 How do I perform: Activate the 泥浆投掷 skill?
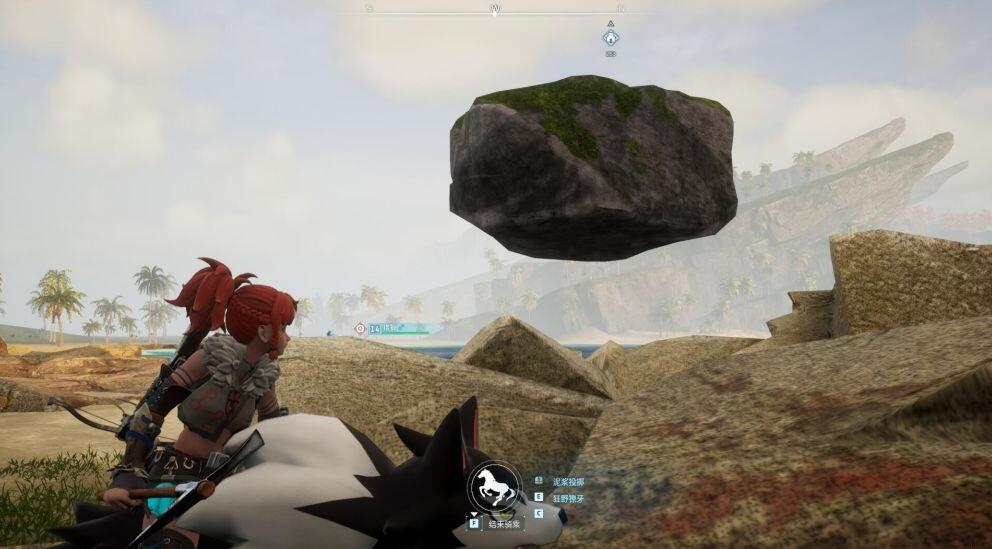[567, 481]
